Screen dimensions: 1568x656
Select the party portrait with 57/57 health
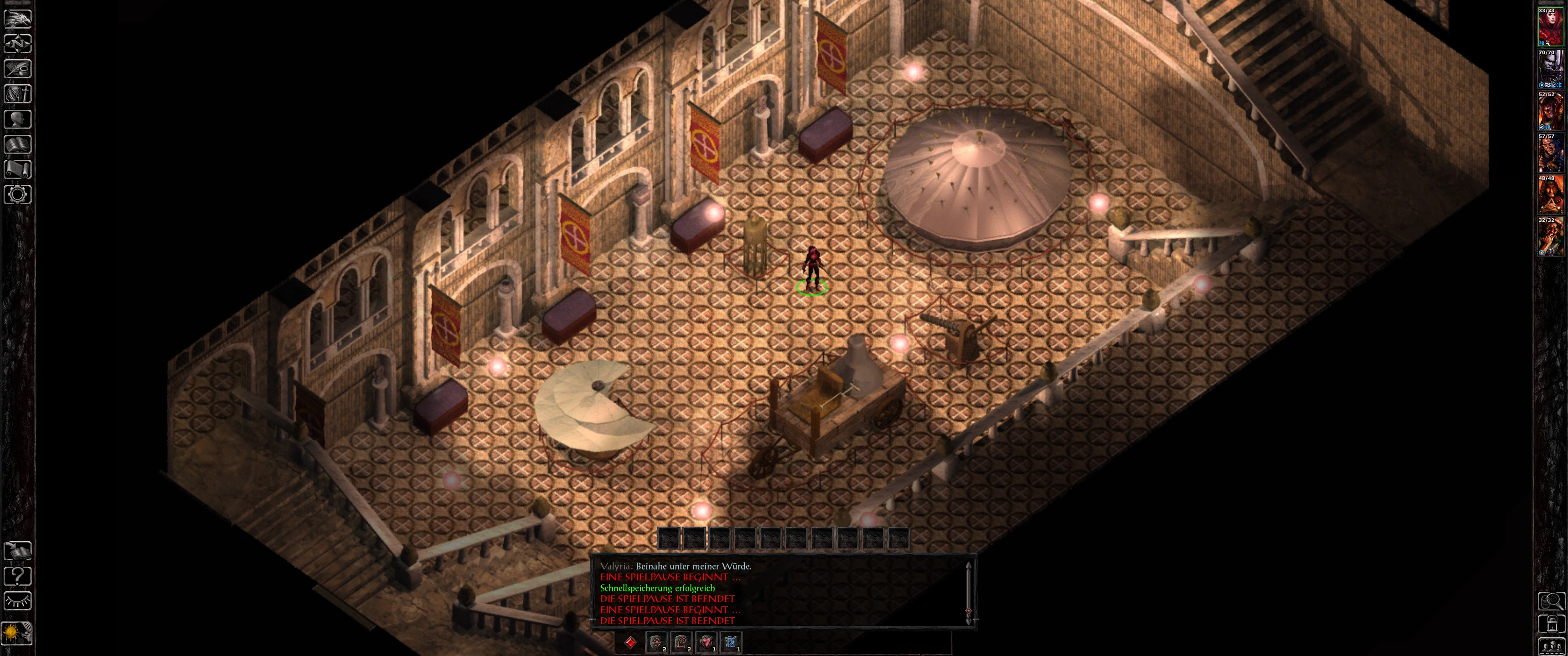(1550, 154)
